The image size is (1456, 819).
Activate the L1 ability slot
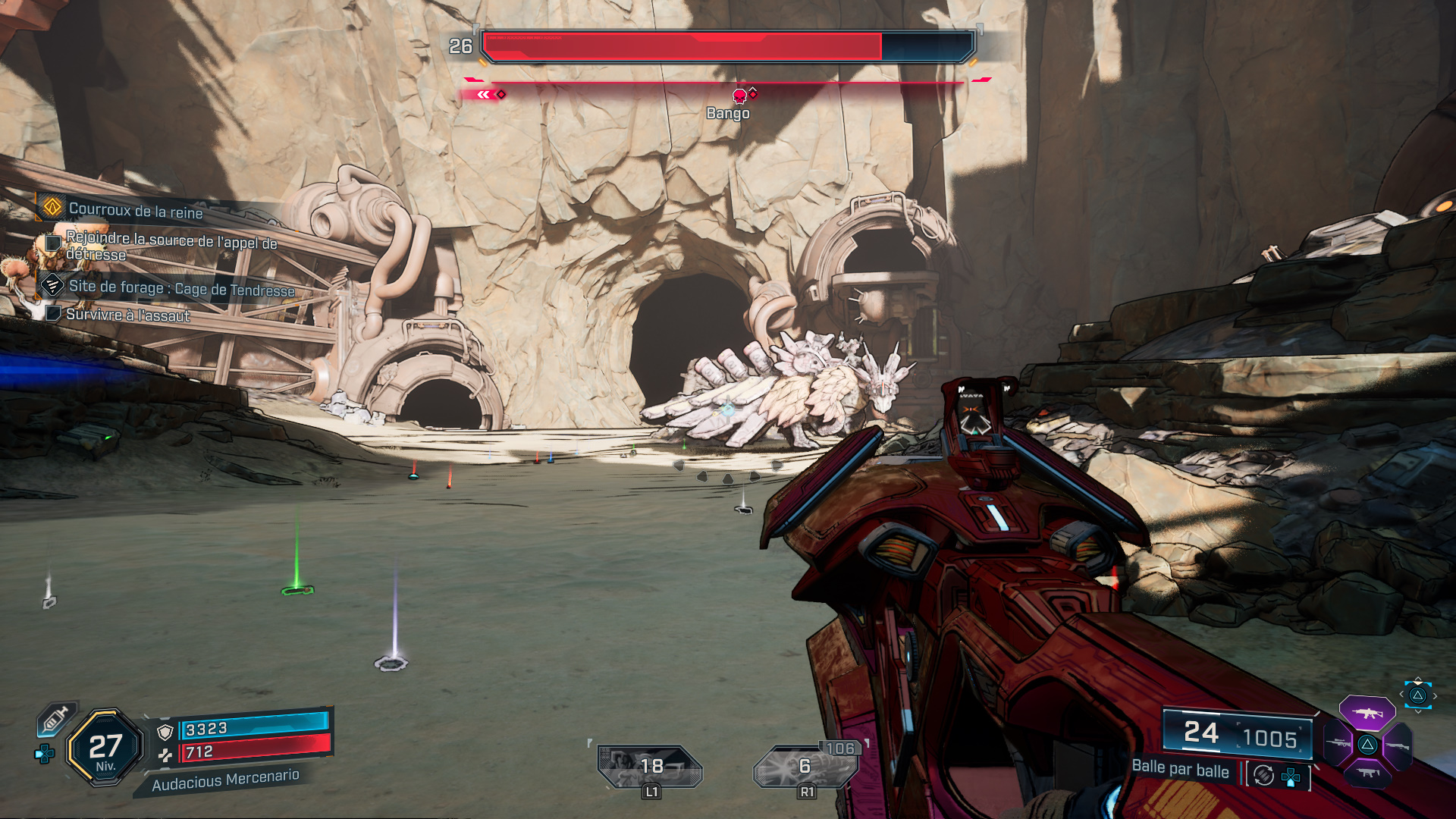(x=650, y=767)
